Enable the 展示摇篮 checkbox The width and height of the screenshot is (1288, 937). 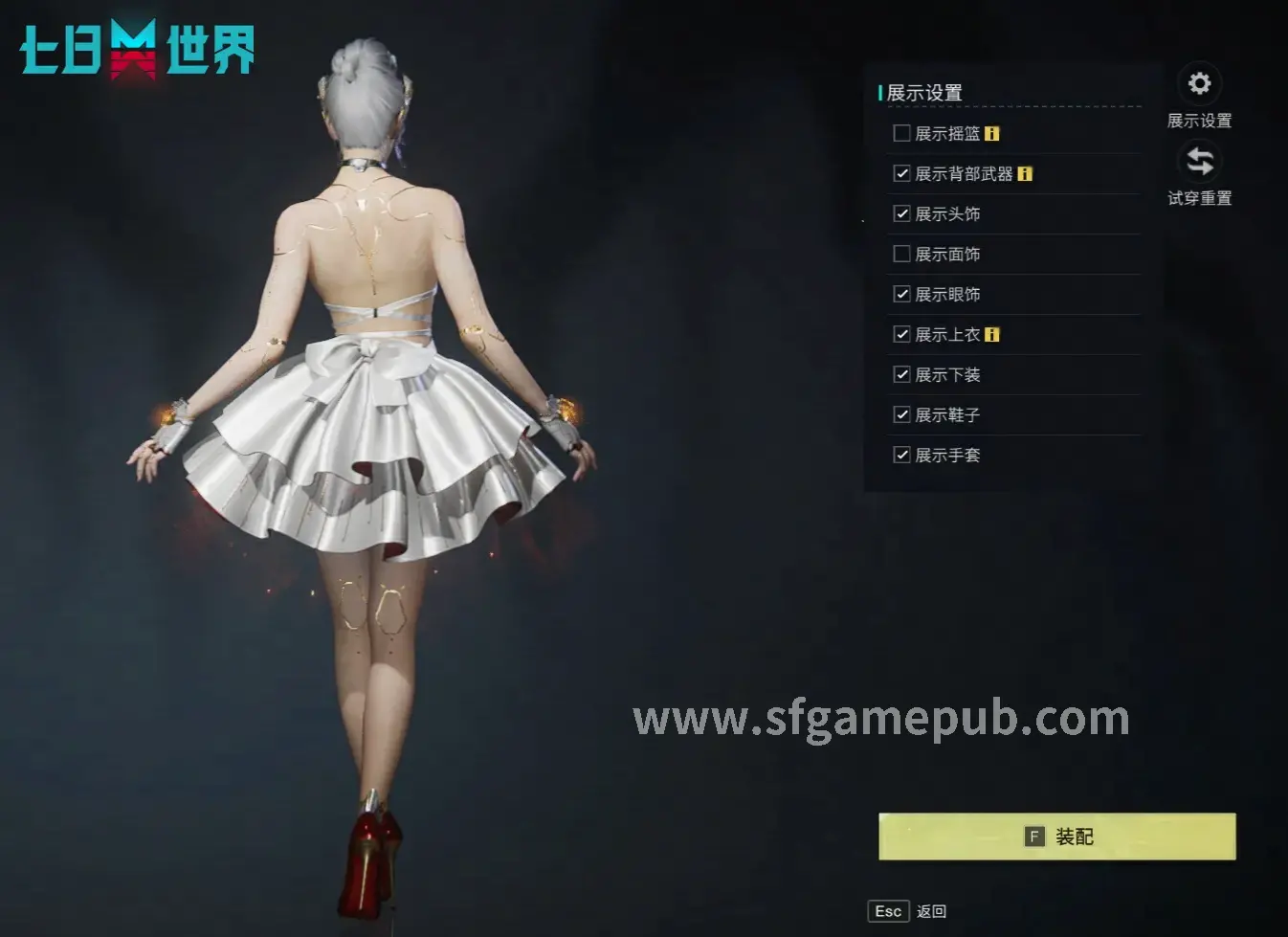tap(901, 133)
